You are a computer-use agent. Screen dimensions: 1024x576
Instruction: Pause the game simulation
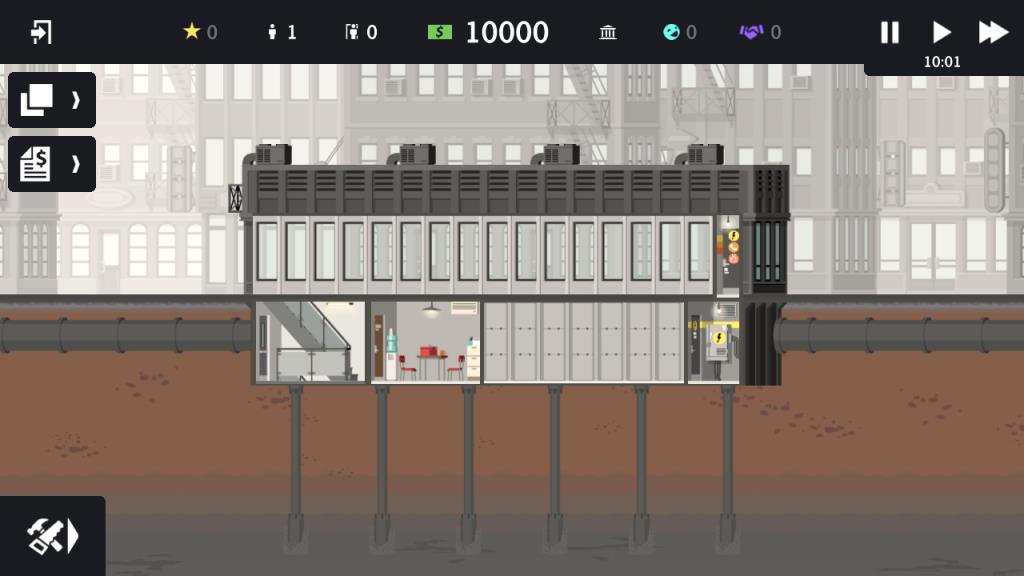tap(889, 32)
